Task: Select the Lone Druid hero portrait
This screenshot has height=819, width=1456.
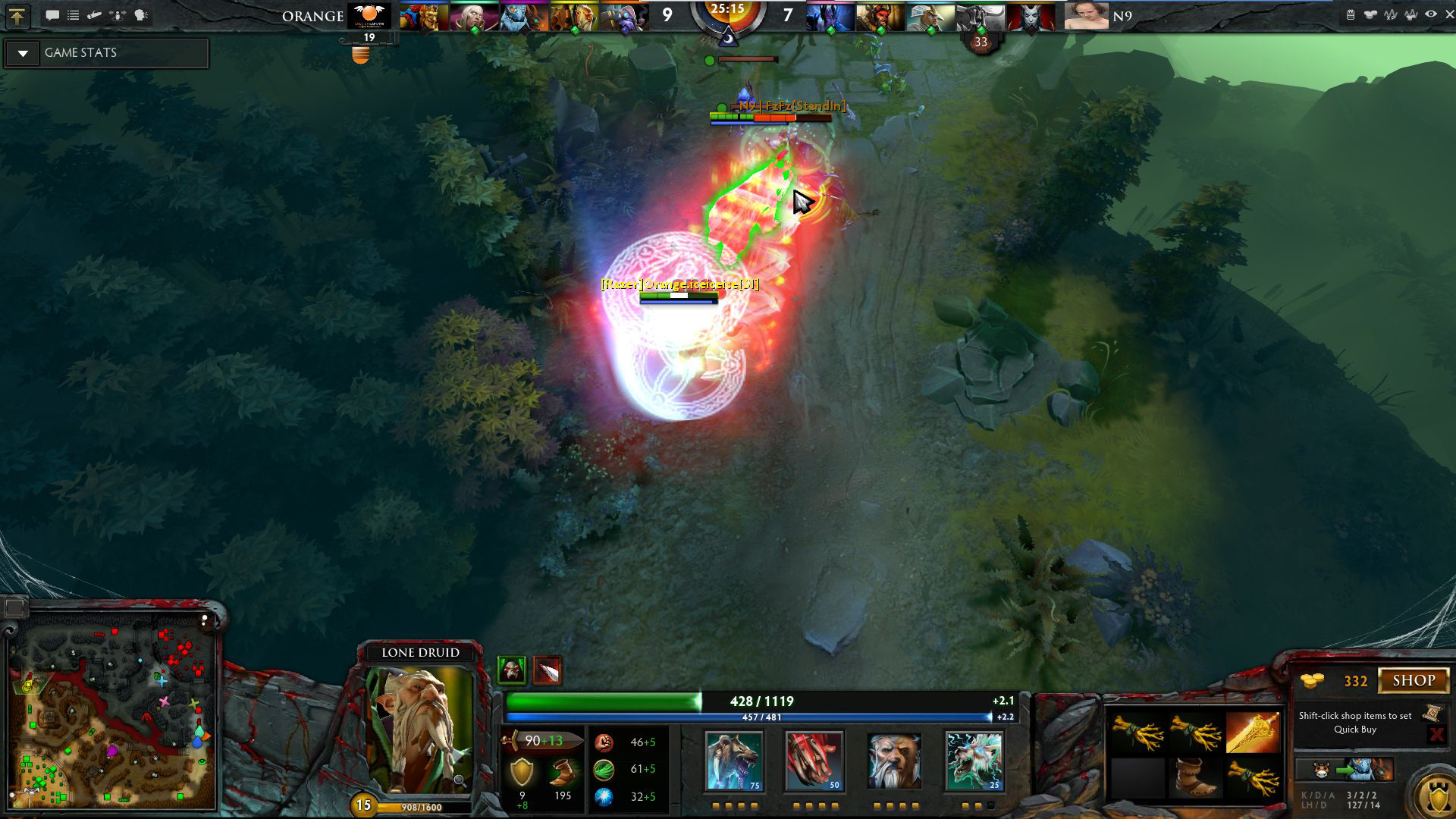Action: click(x=420, y=730)
